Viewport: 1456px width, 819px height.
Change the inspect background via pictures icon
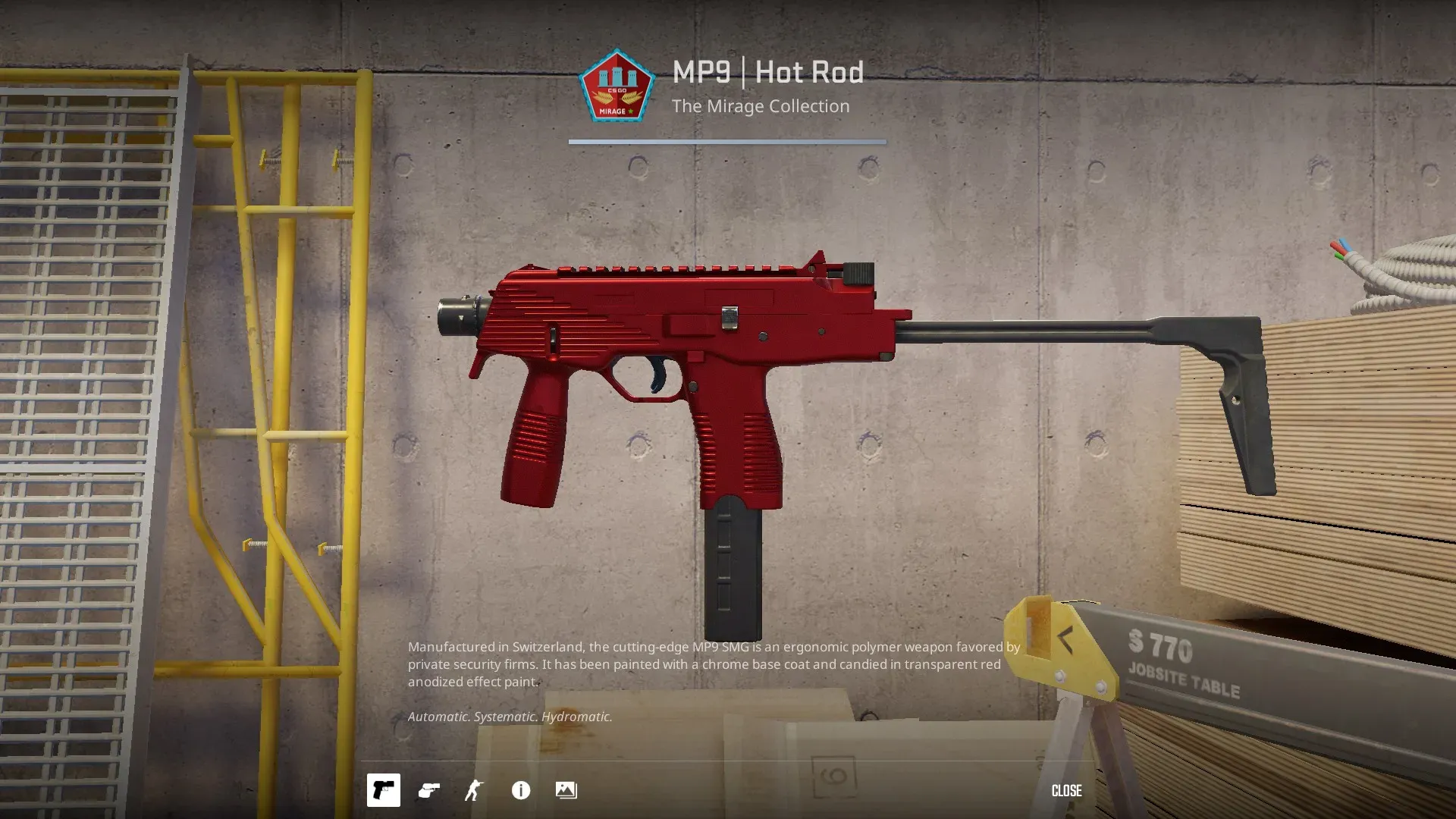566,790
